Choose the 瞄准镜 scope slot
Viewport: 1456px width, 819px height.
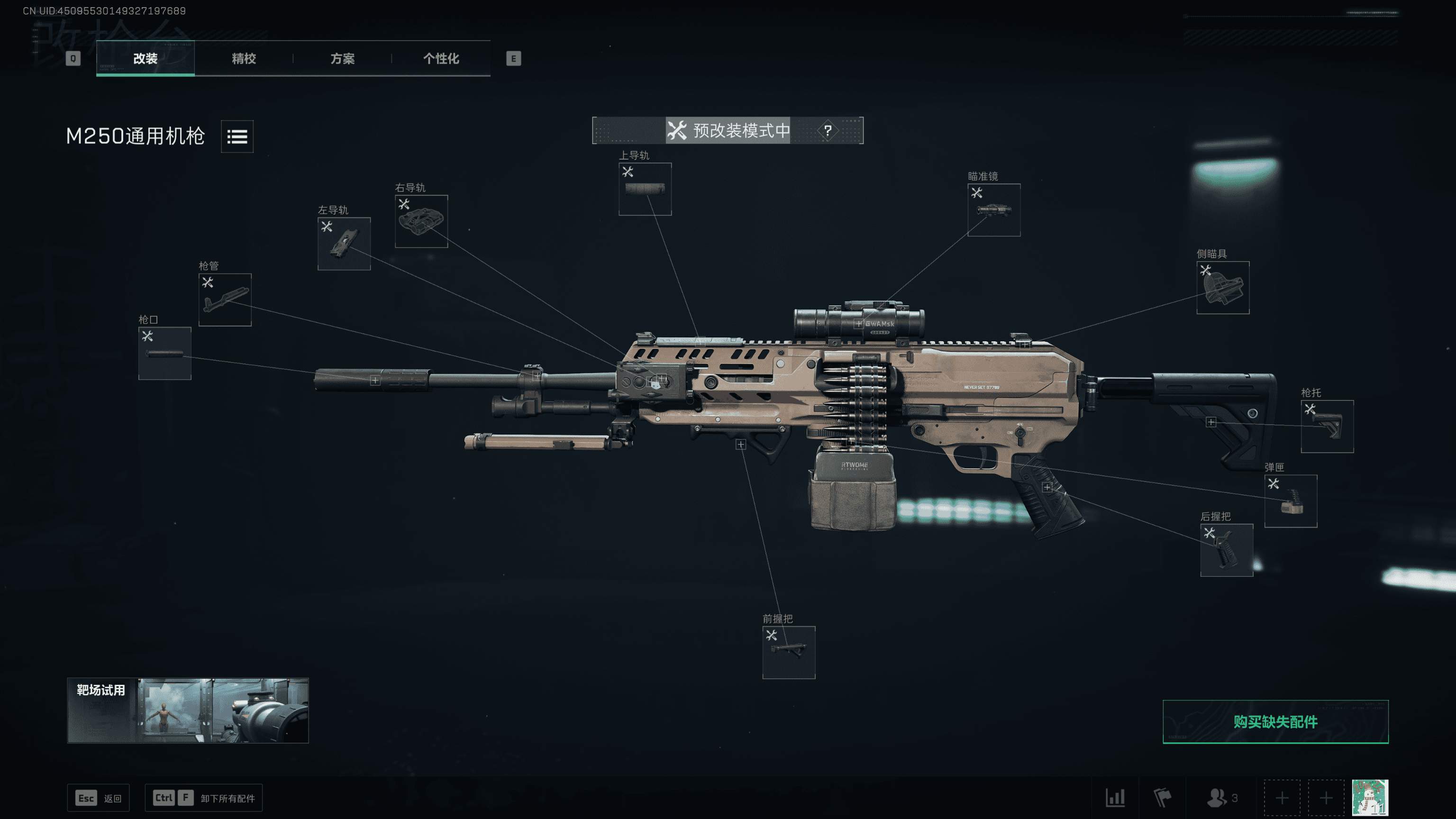coord(993,209)
